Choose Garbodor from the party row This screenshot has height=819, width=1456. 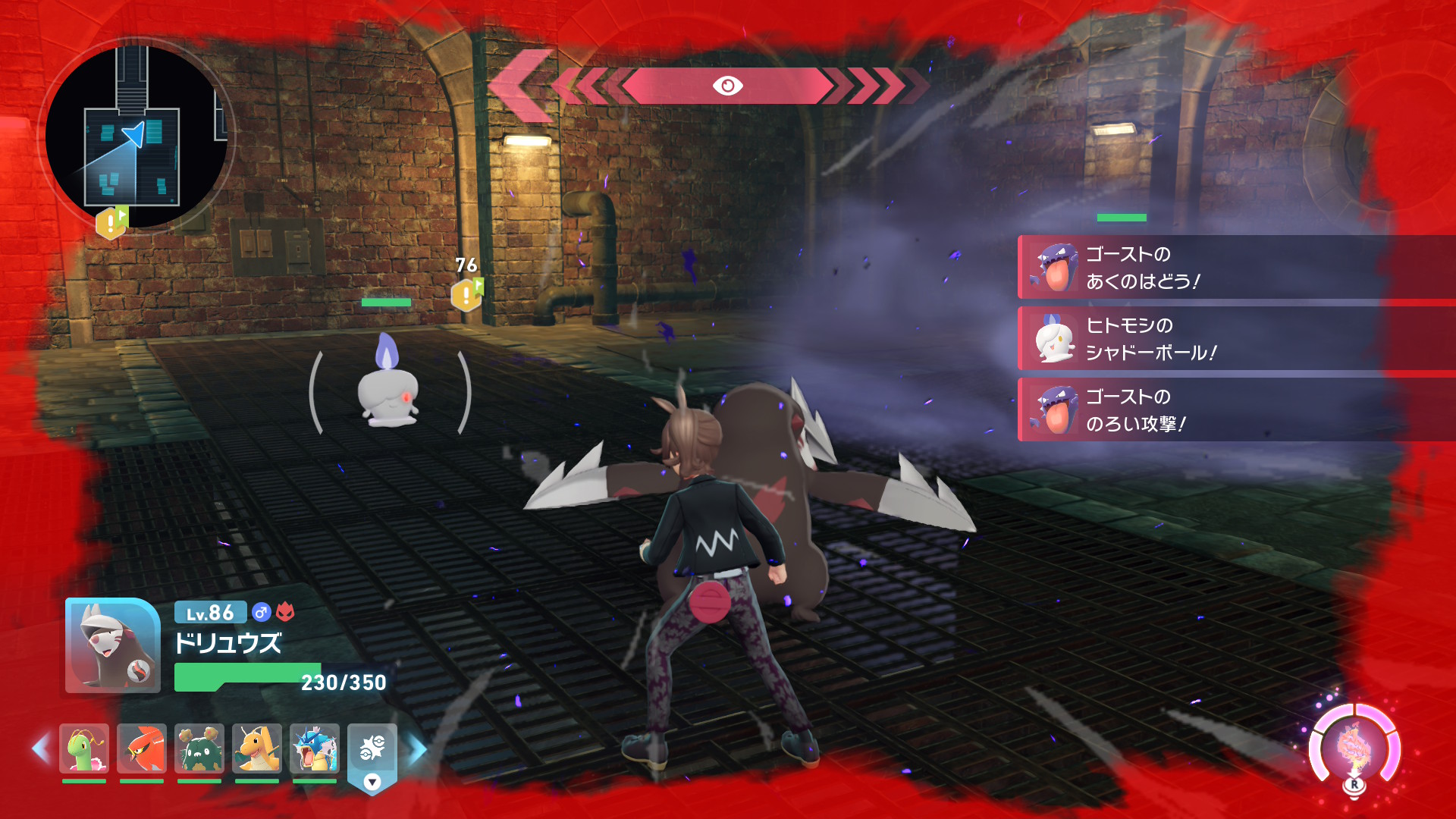199,748
